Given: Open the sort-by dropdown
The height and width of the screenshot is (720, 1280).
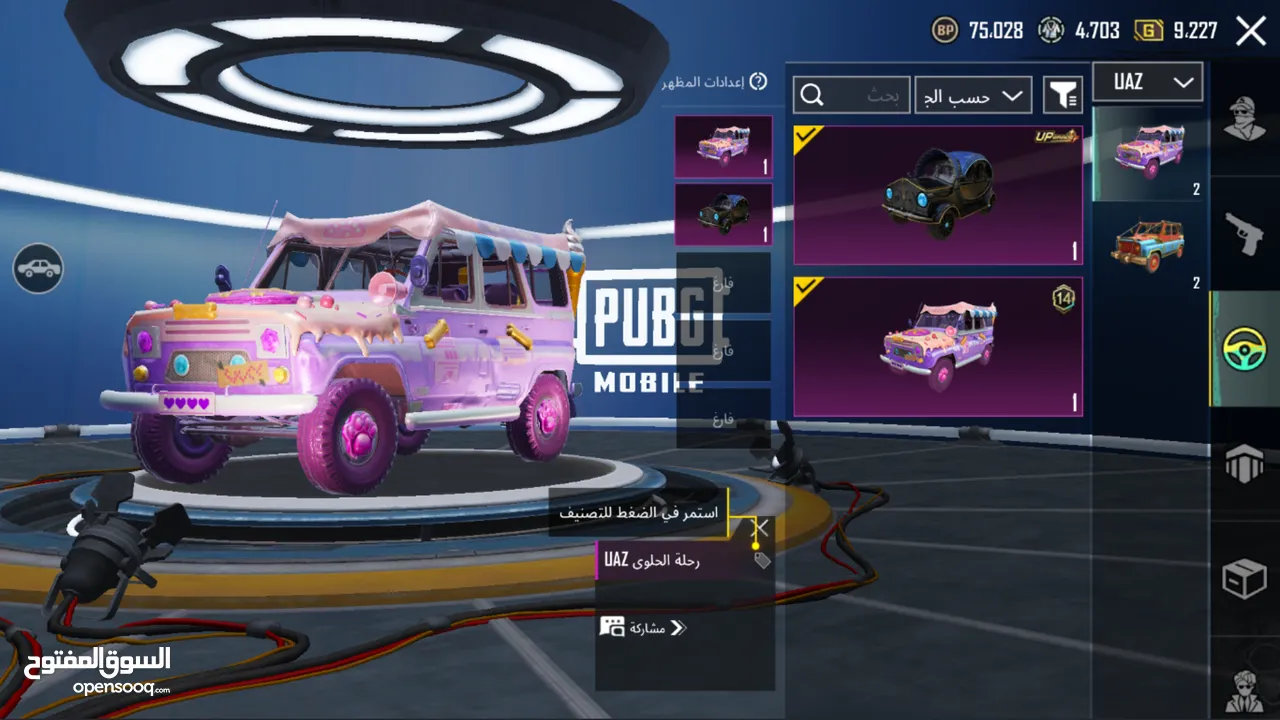Looking at the screenshot, I should (x=973, y=95).
